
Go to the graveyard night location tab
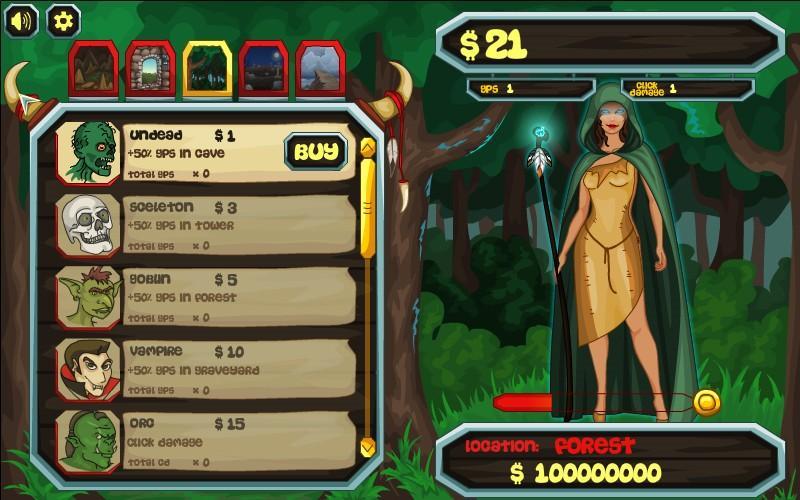(264, 69)
